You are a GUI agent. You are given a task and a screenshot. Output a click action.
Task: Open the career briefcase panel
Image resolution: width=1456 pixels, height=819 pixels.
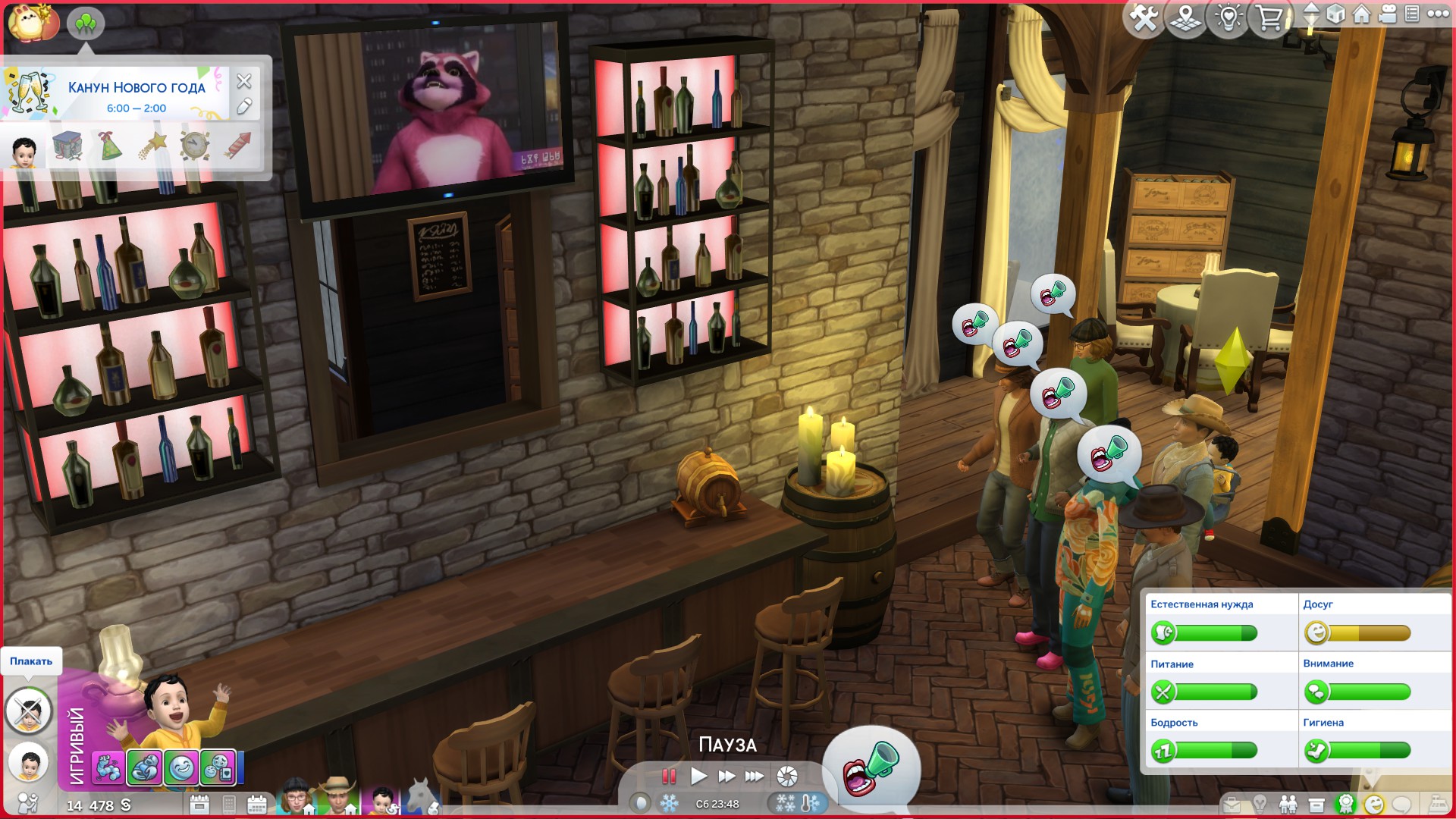tap(1232, 805)
